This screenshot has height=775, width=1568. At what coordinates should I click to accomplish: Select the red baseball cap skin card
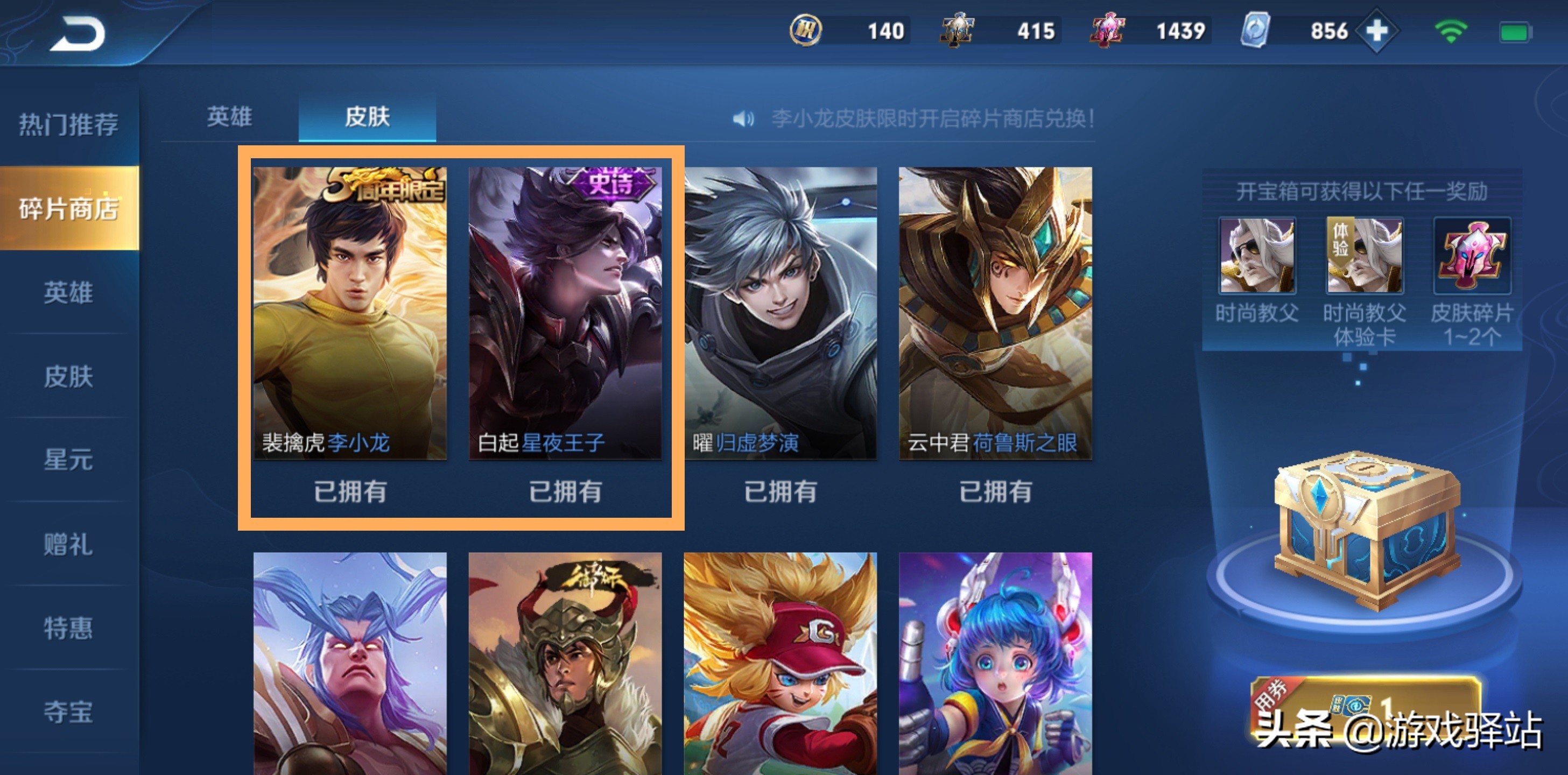781,664
